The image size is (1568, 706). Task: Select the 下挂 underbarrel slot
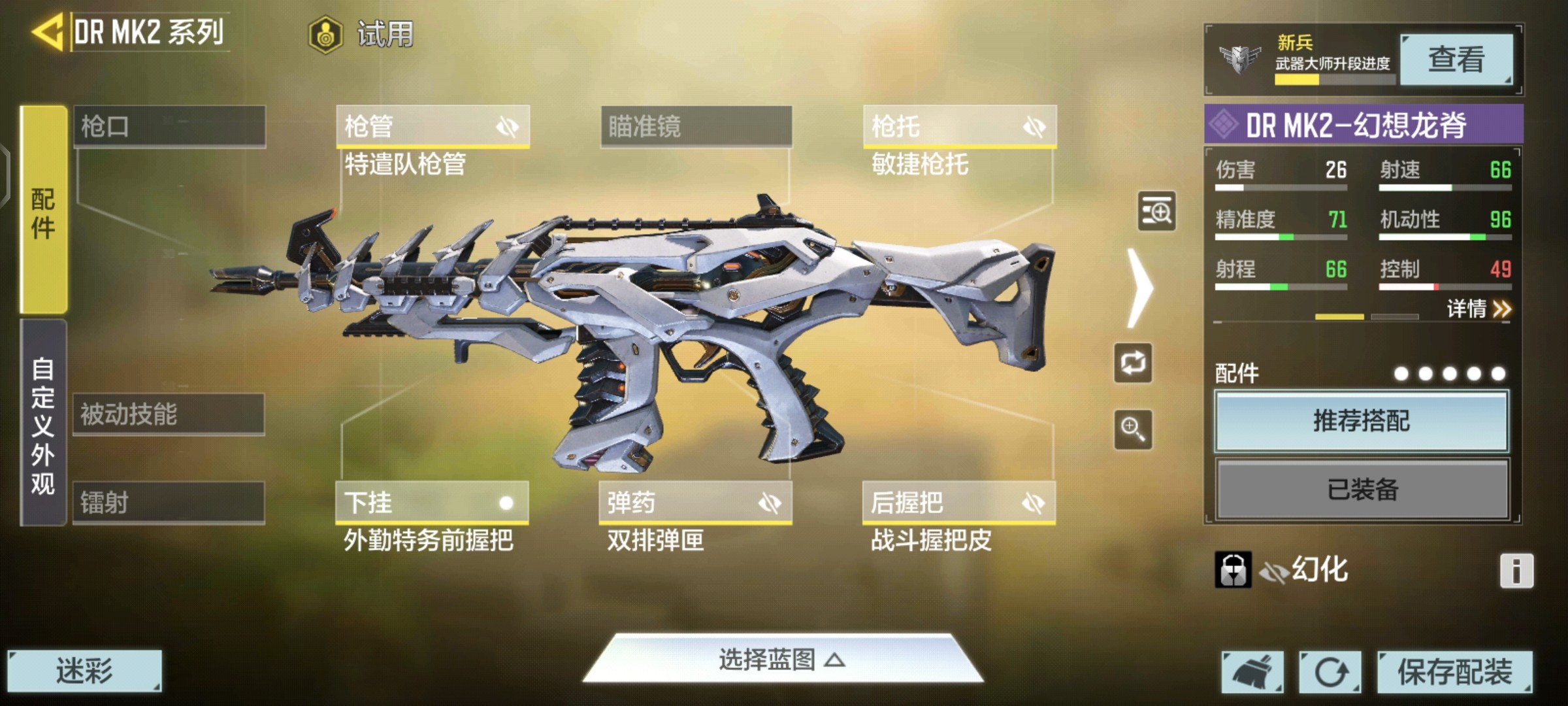(432, 503)
